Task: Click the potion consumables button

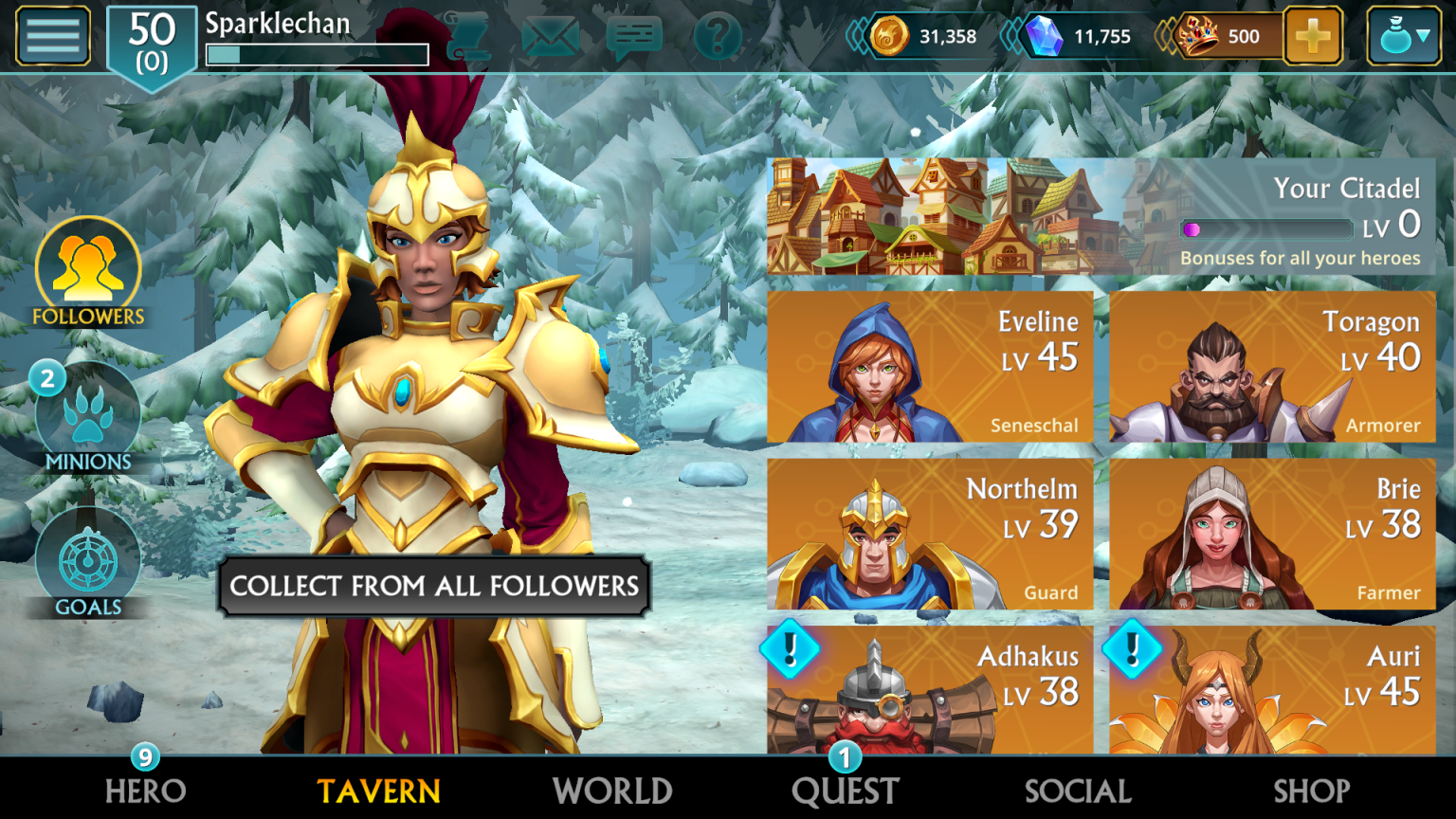Action: [x=1398, y=36]
